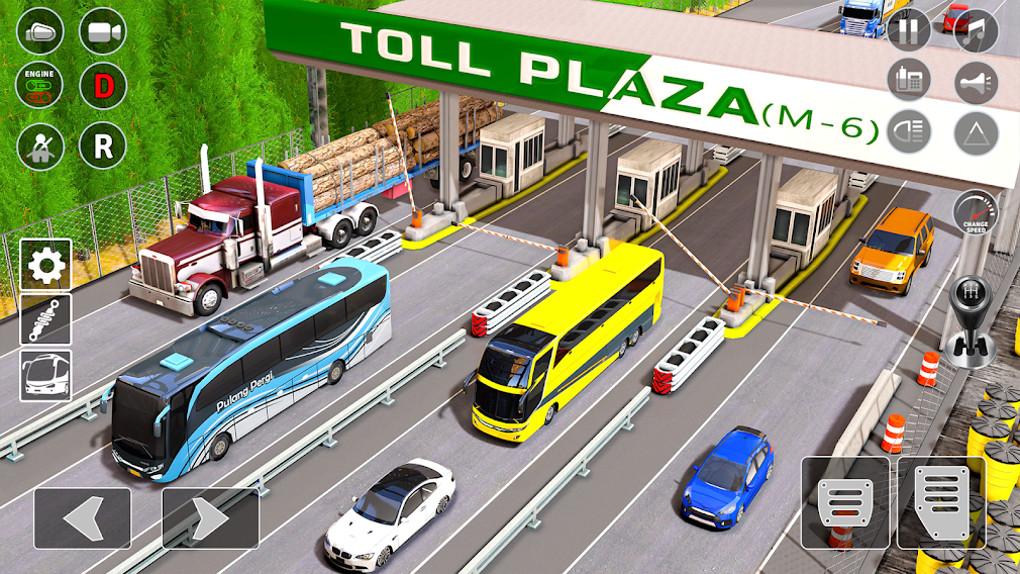
Task: Shift into Drive with the red D
Action: pyautogui.click(x=103, y=87)
